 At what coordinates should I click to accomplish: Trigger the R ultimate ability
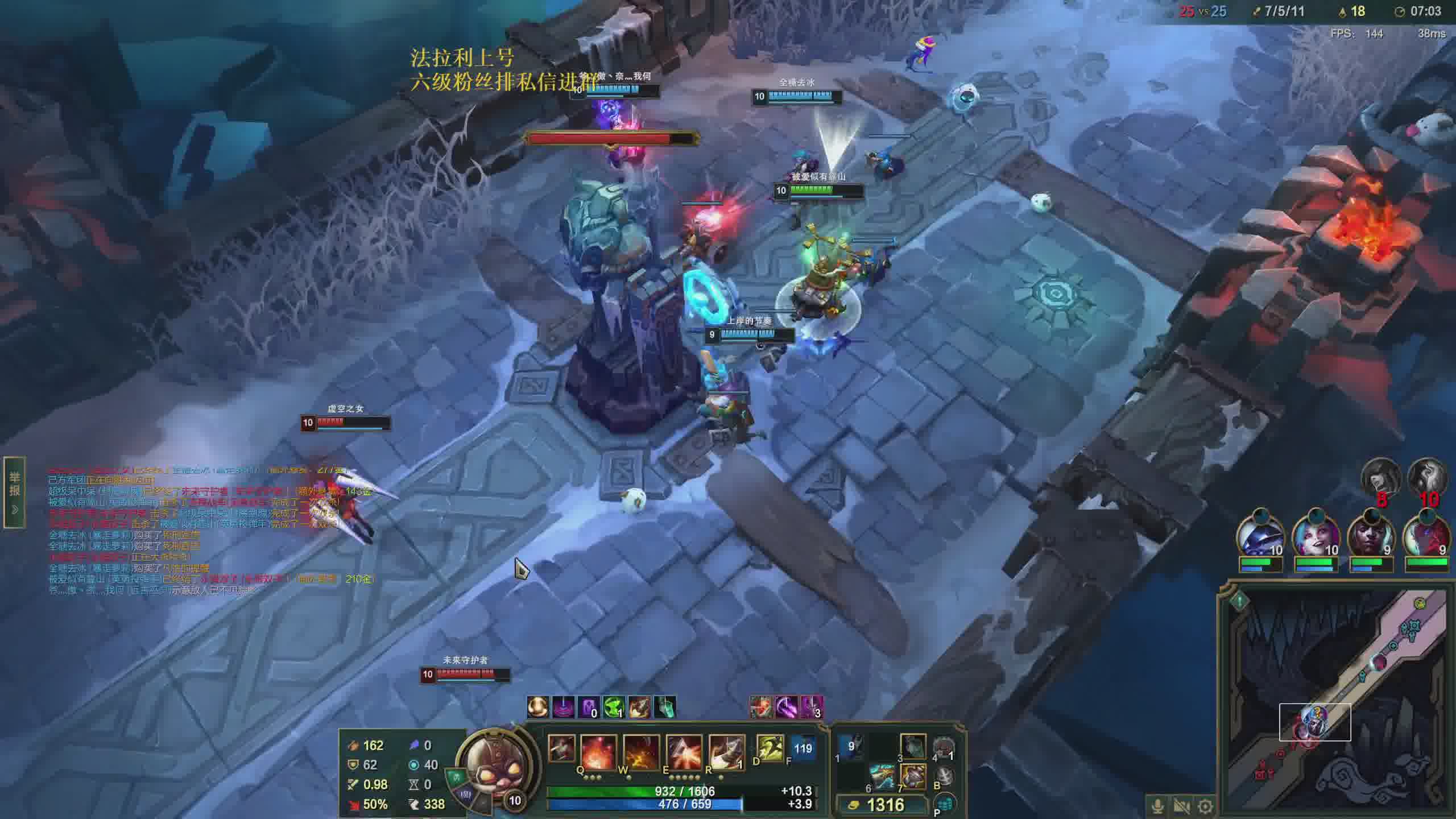(x=726, y=752)
